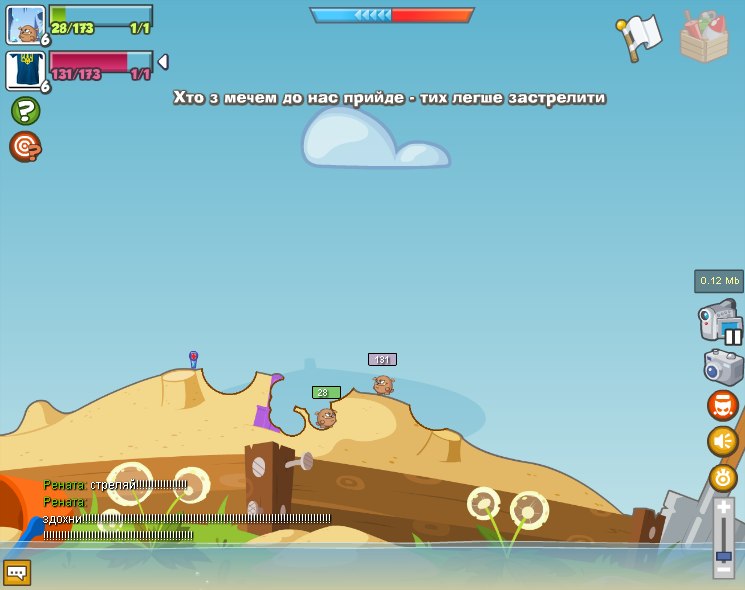This screenshot has height=590, width=745.
Task: Click the blue zoom slider handle
Action: tap(723, 555)
